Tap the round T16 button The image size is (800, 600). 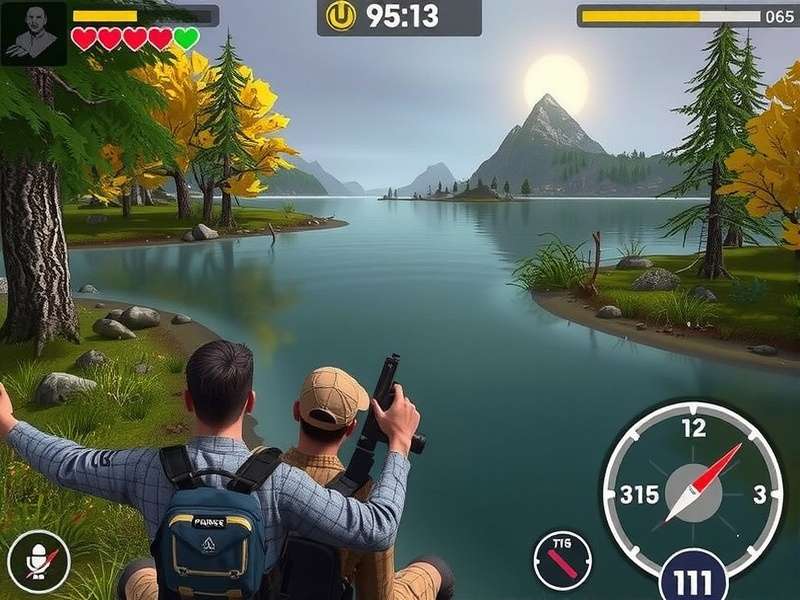click(x=562, y=560)
